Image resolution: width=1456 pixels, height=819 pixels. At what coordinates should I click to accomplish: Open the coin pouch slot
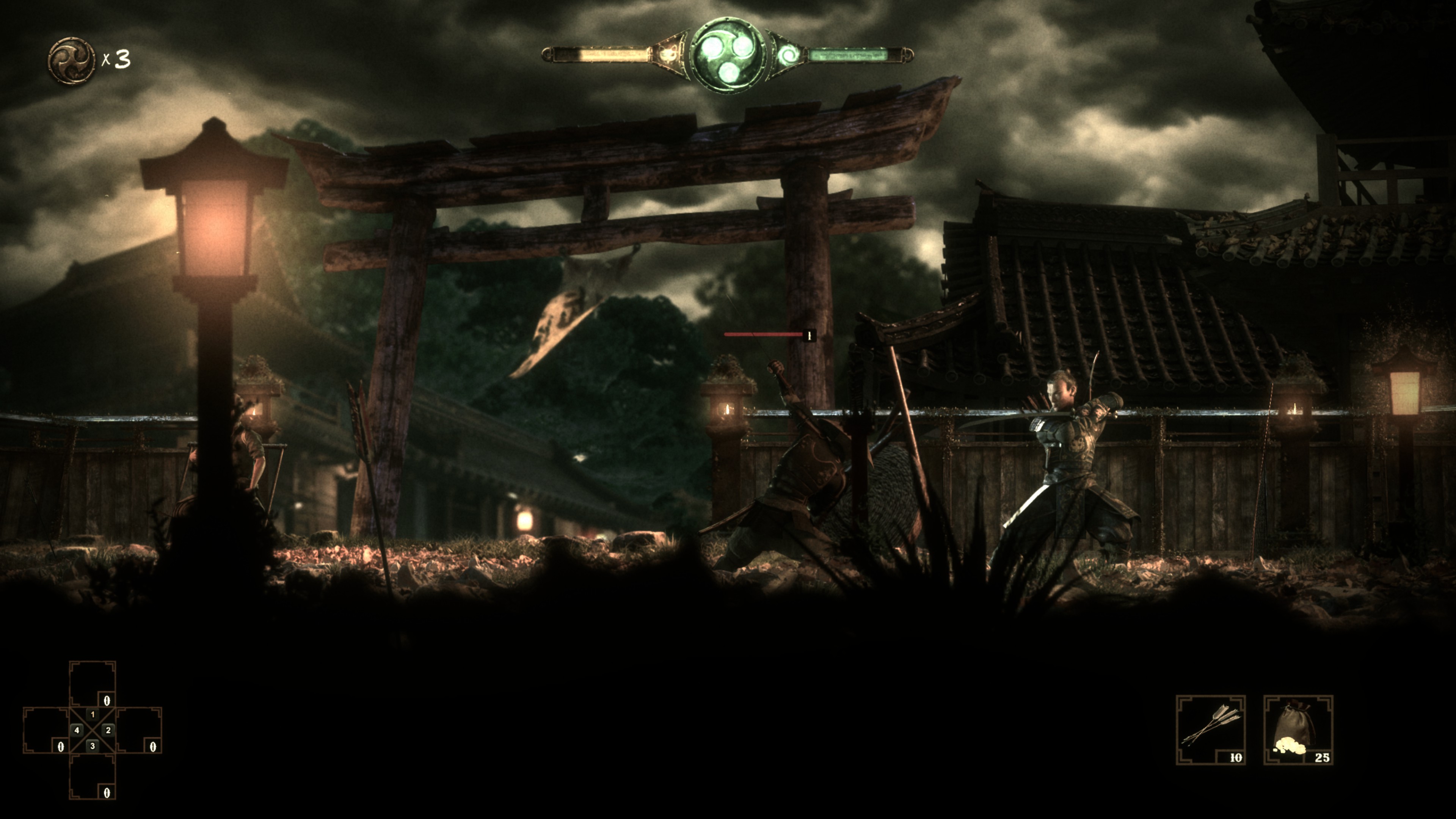coord(1298,730)
